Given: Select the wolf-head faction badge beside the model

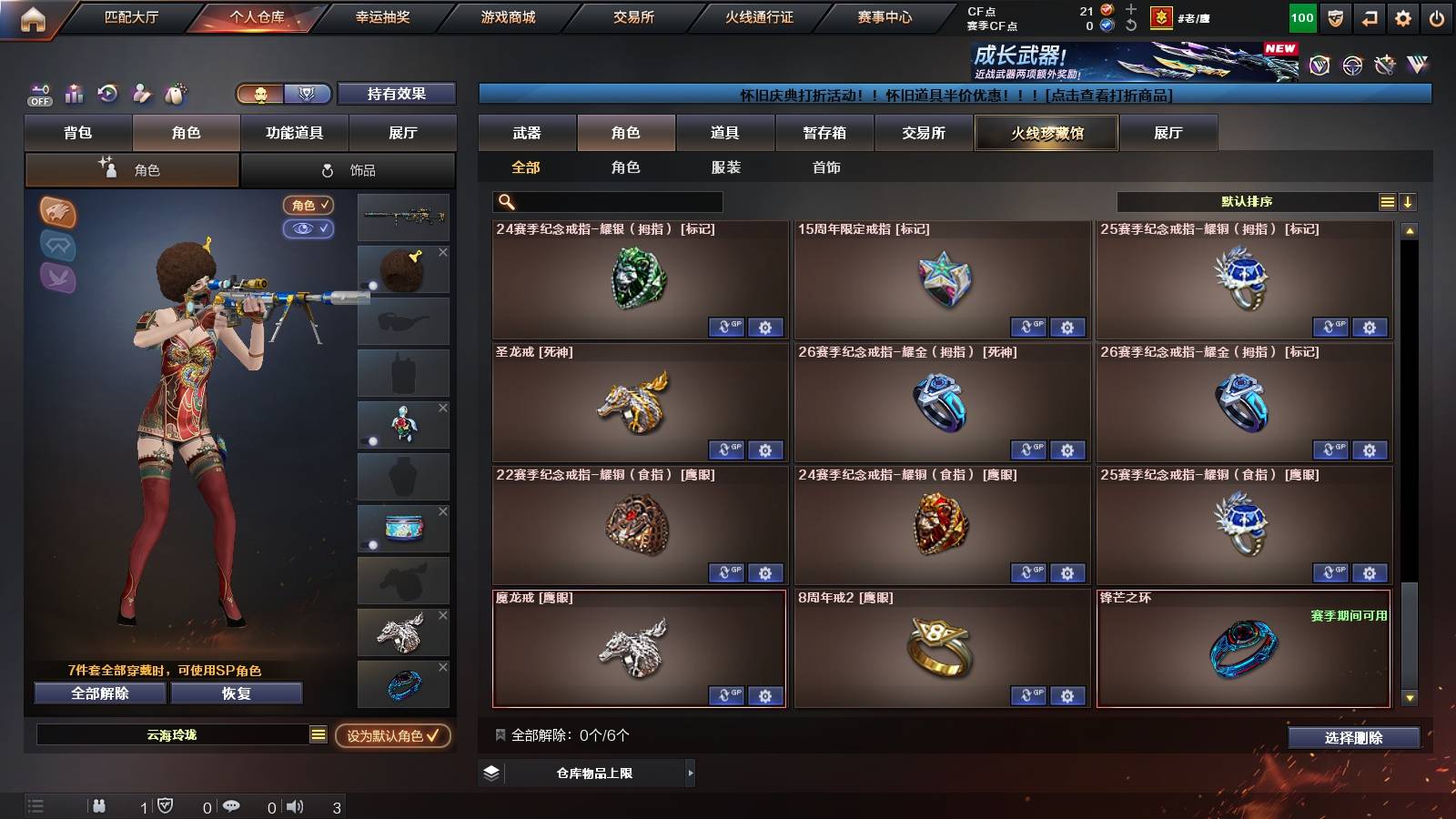Looking at the screenshot, I should [x=57, y=213].
